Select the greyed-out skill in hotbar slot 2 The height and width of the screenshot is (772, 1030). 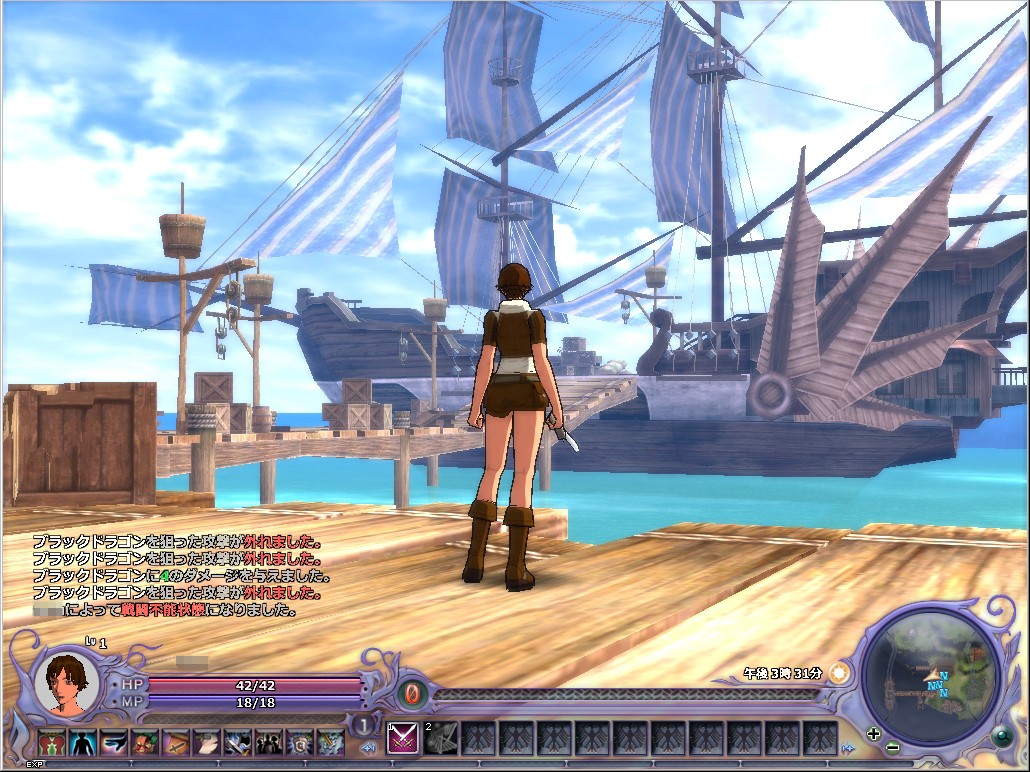tap(441, 738)
